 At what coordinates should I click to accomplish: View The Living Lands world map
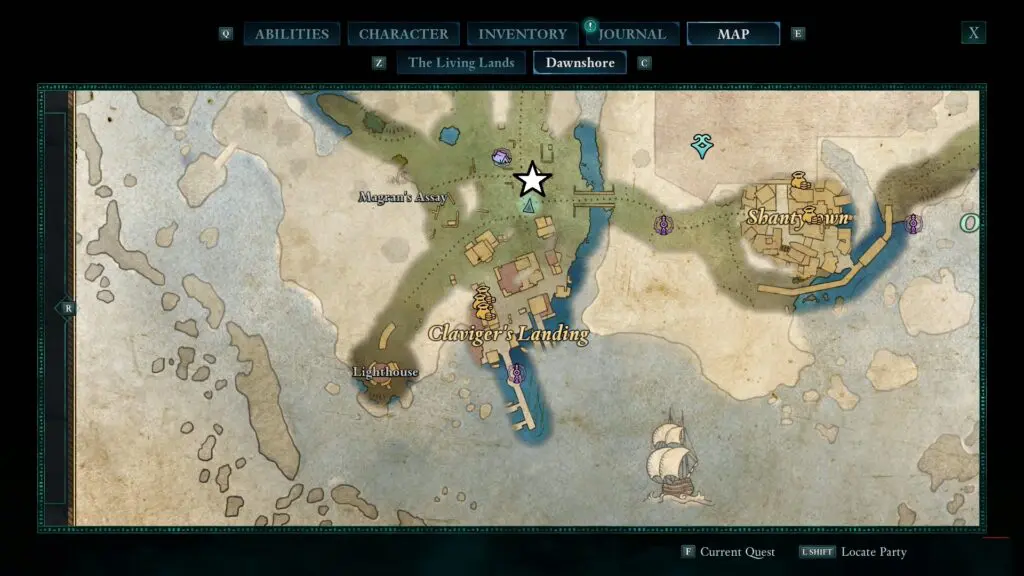point(461,63)
